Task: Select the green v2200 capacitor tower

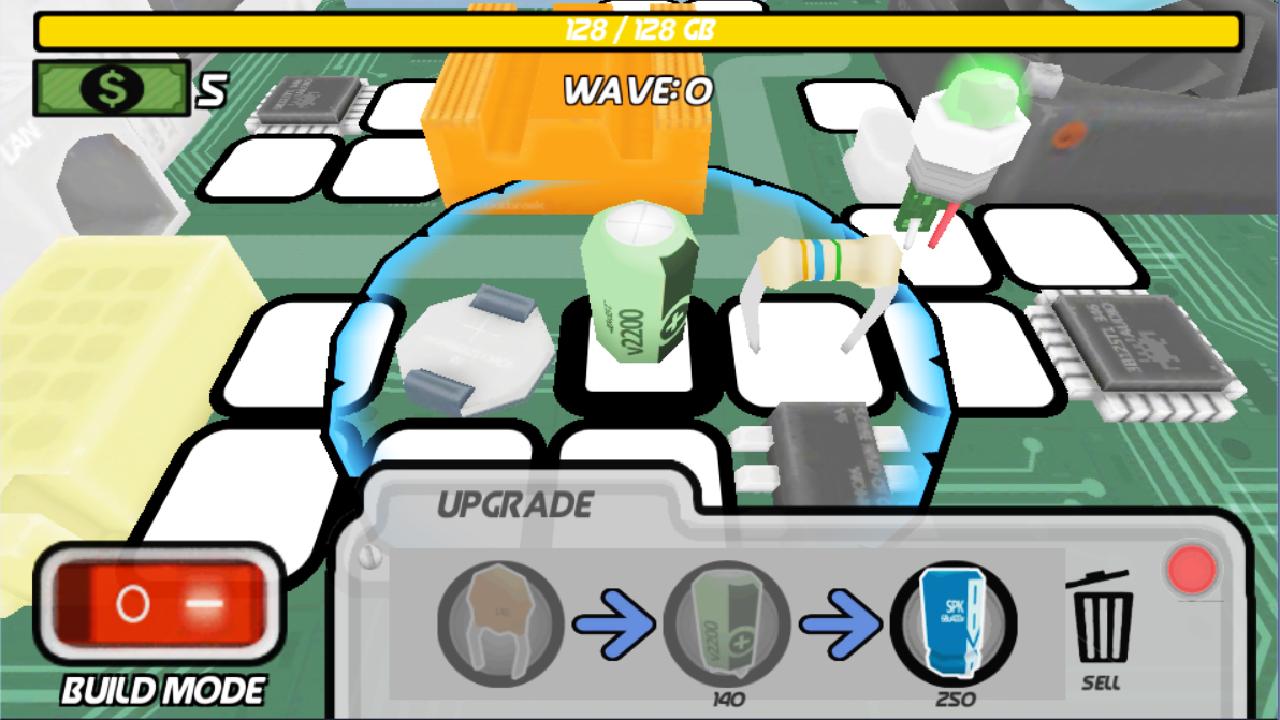Action: tap(640, 290)
